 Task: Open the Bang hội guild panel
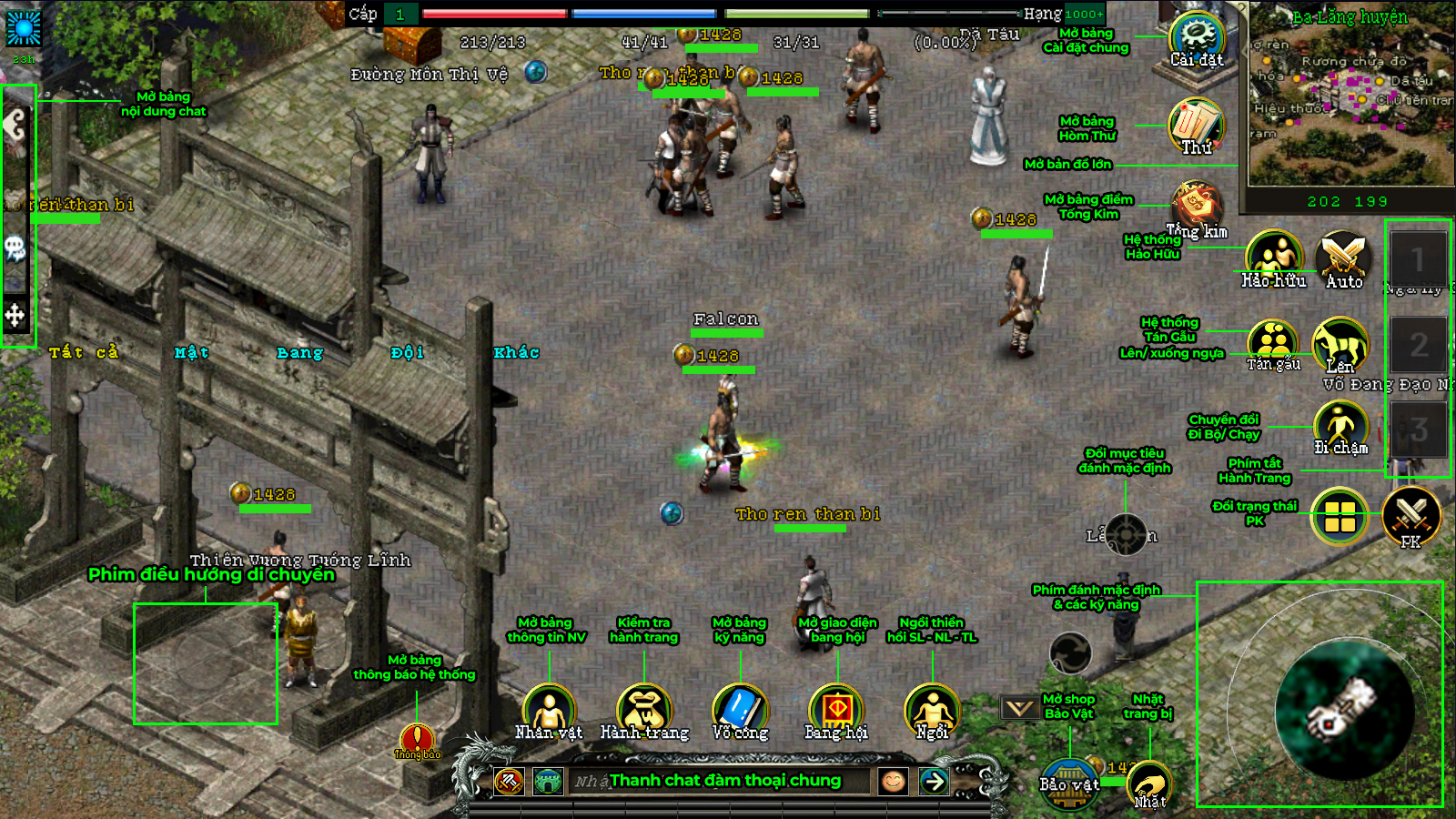[836, 711]
